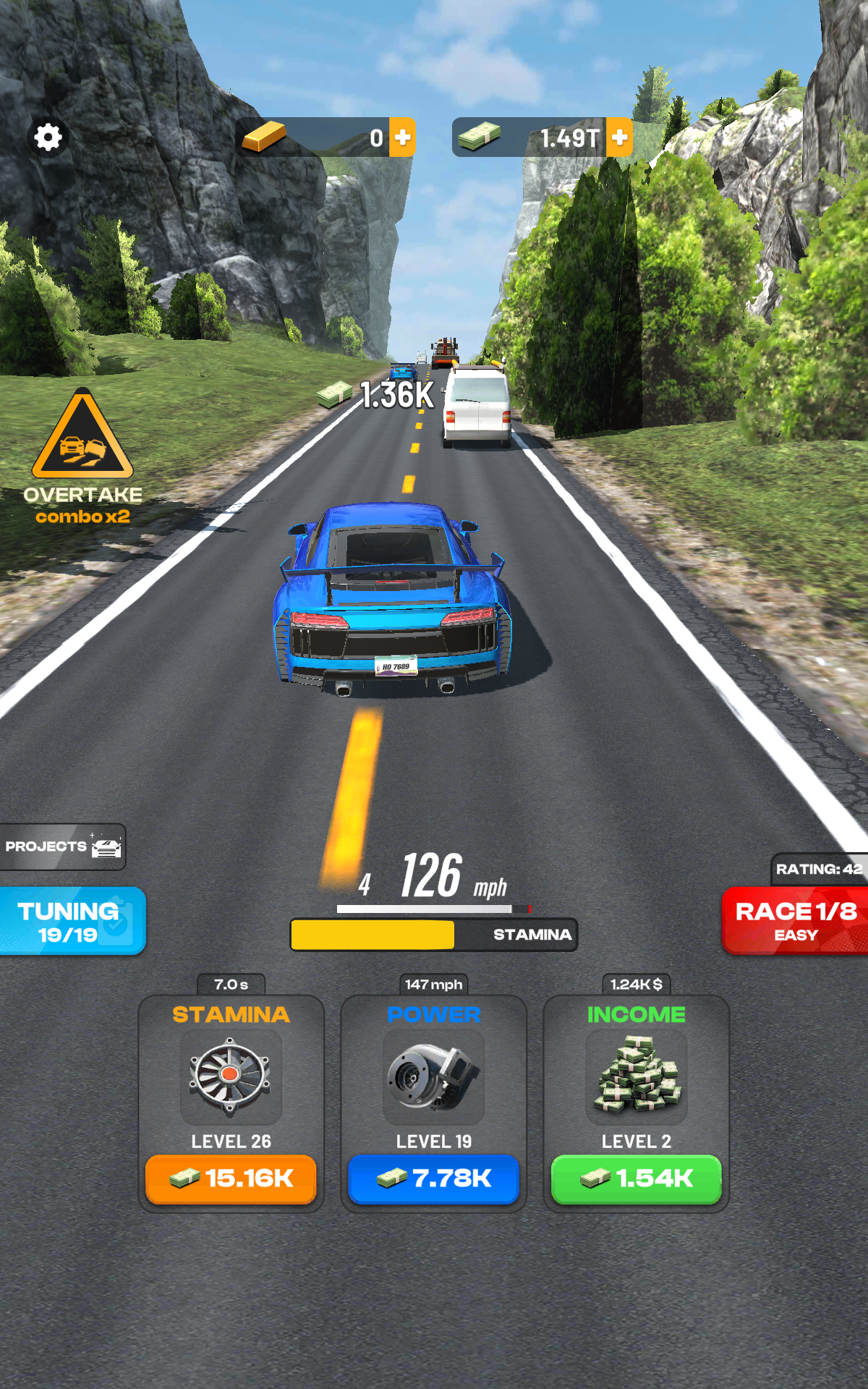The width and height of the screenshot is (868, 1389).
Task: Tap the Overtake combo warning icon
Action: pos(82,436)
